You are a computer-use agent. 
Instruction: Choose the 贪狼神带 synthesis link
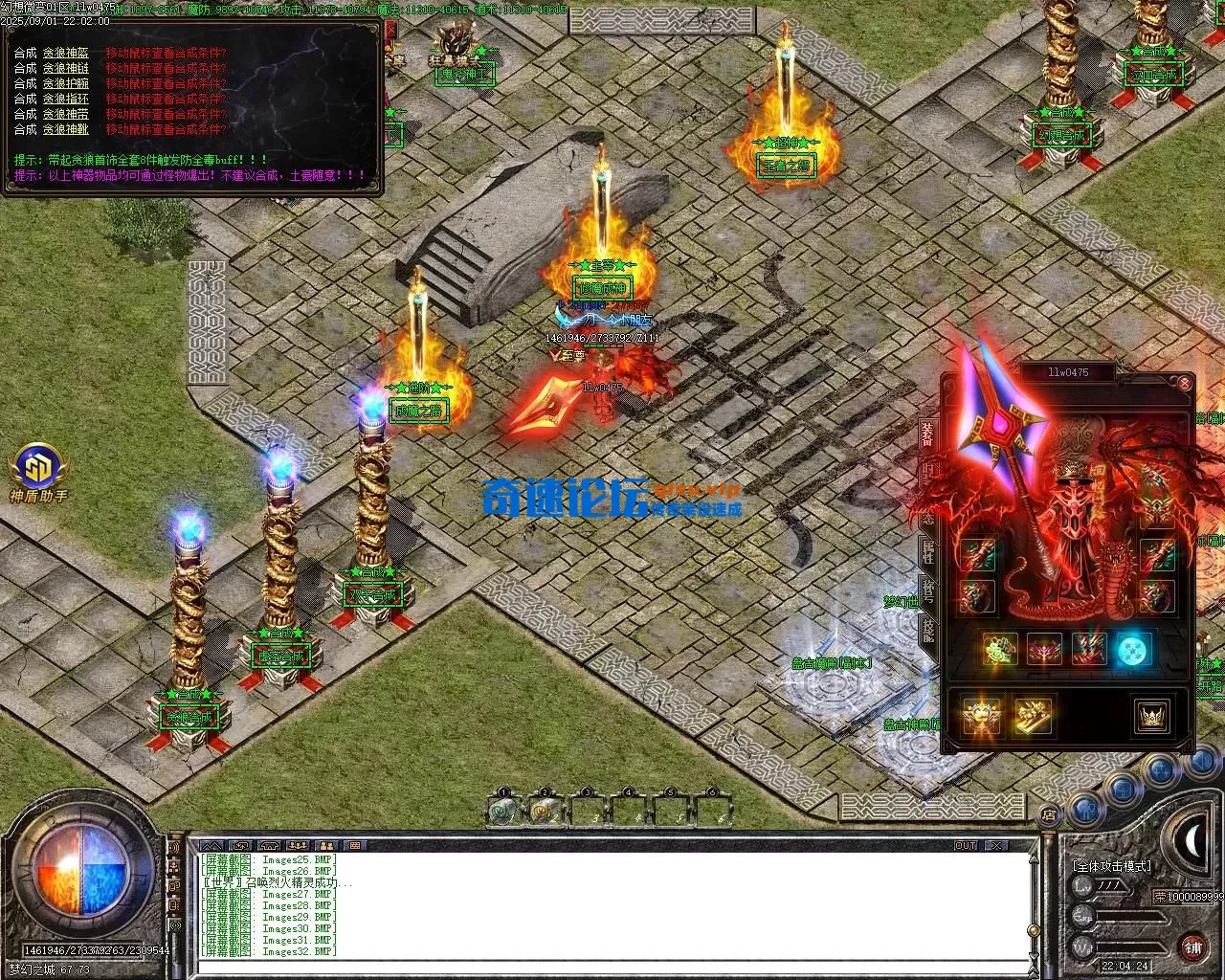coord(66,114)
